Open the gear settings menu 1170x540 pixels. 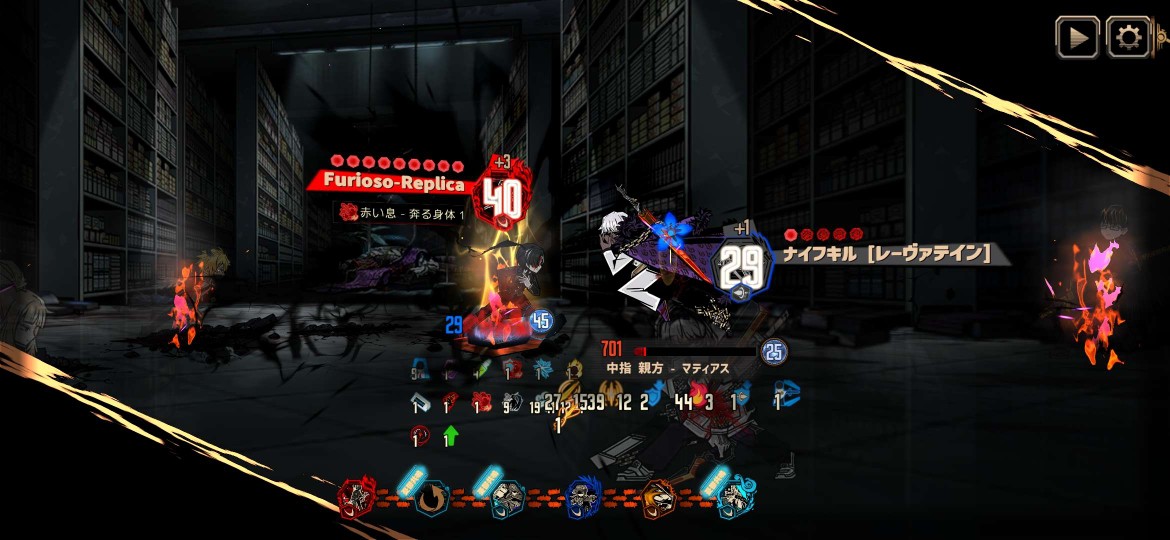coord(1129,38)
